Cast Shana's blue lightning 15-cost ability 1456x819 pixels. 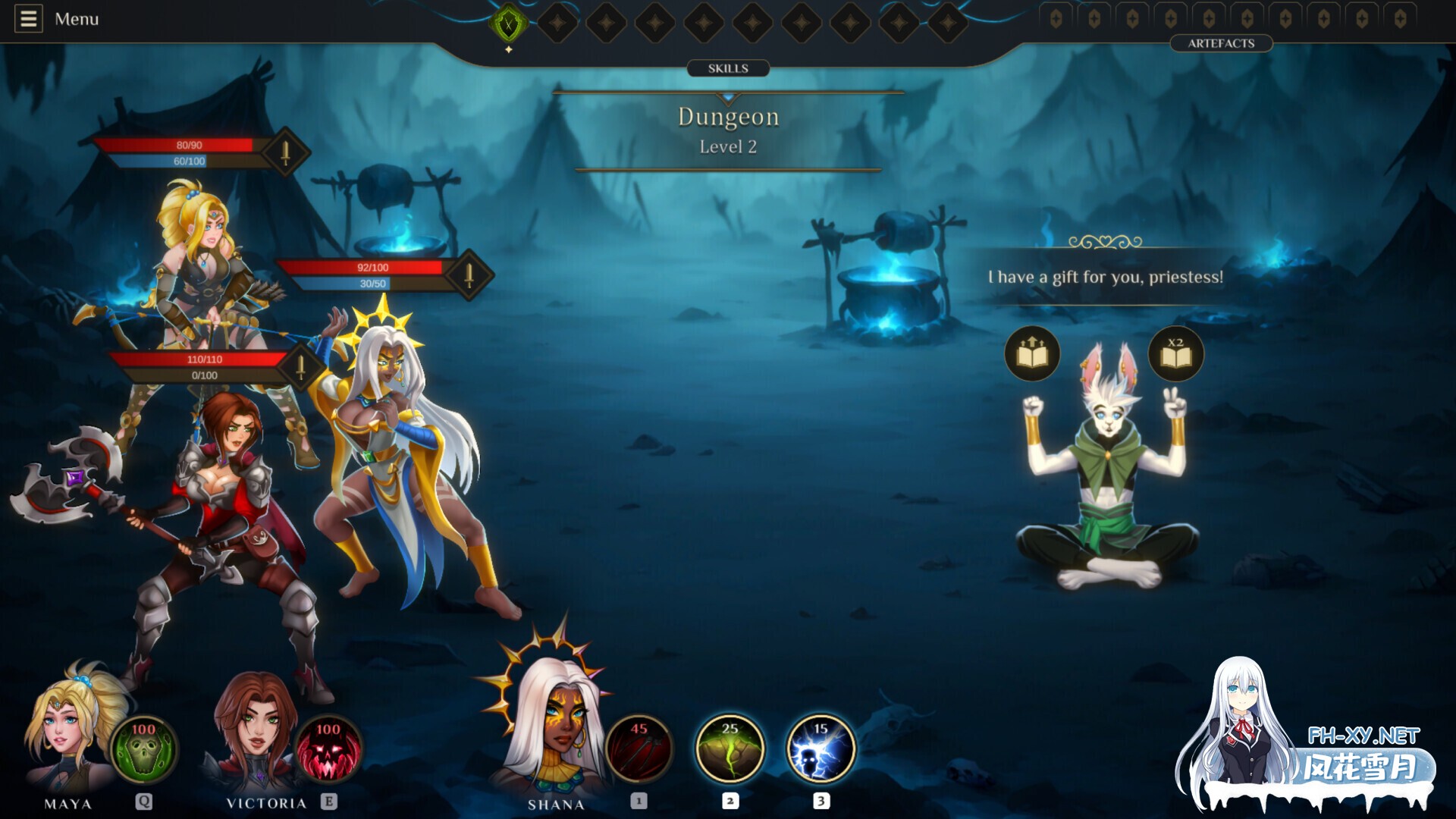coord(821,748)
